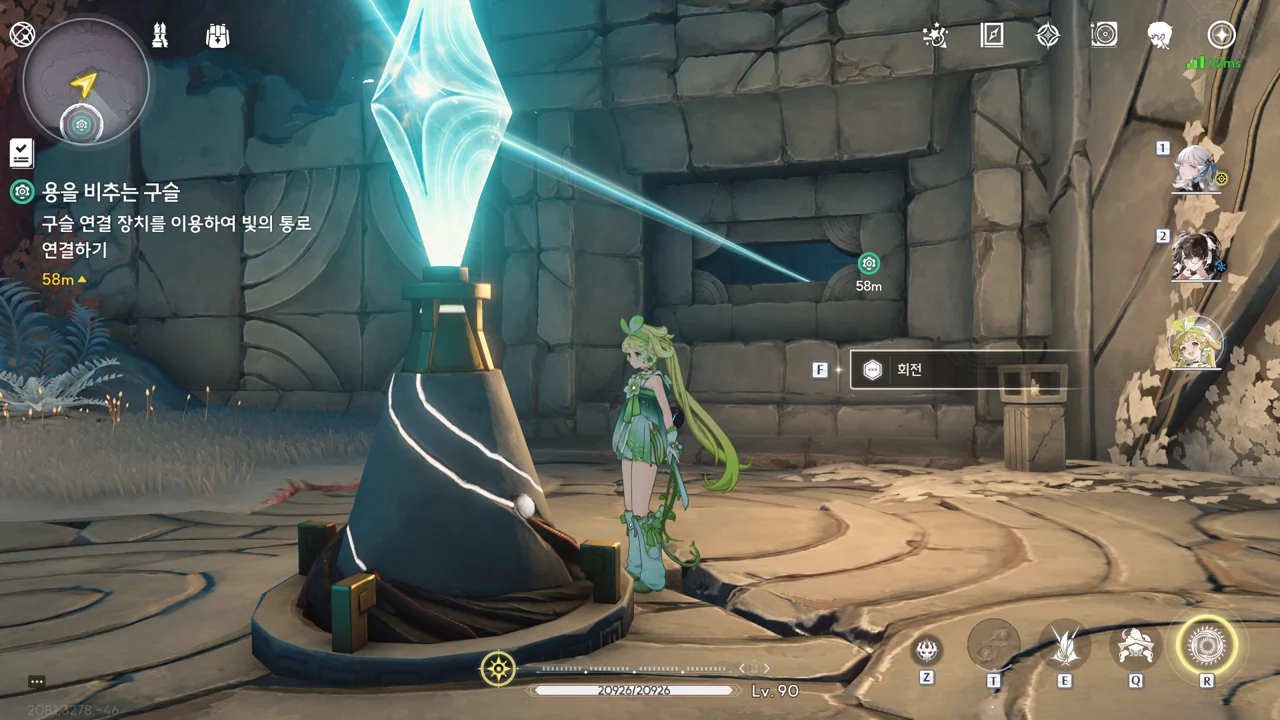Open the circular minimap
This screenshot has height=720, width=1280.
click(x=85, y=81)
